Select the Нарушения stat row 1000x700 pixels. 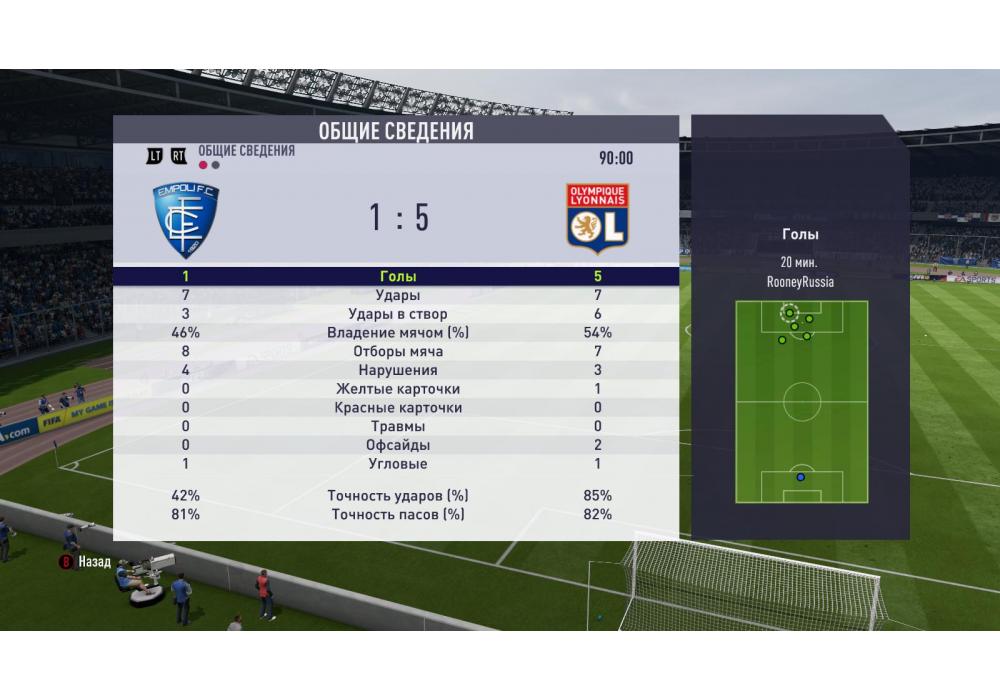[x=396, y=371]
